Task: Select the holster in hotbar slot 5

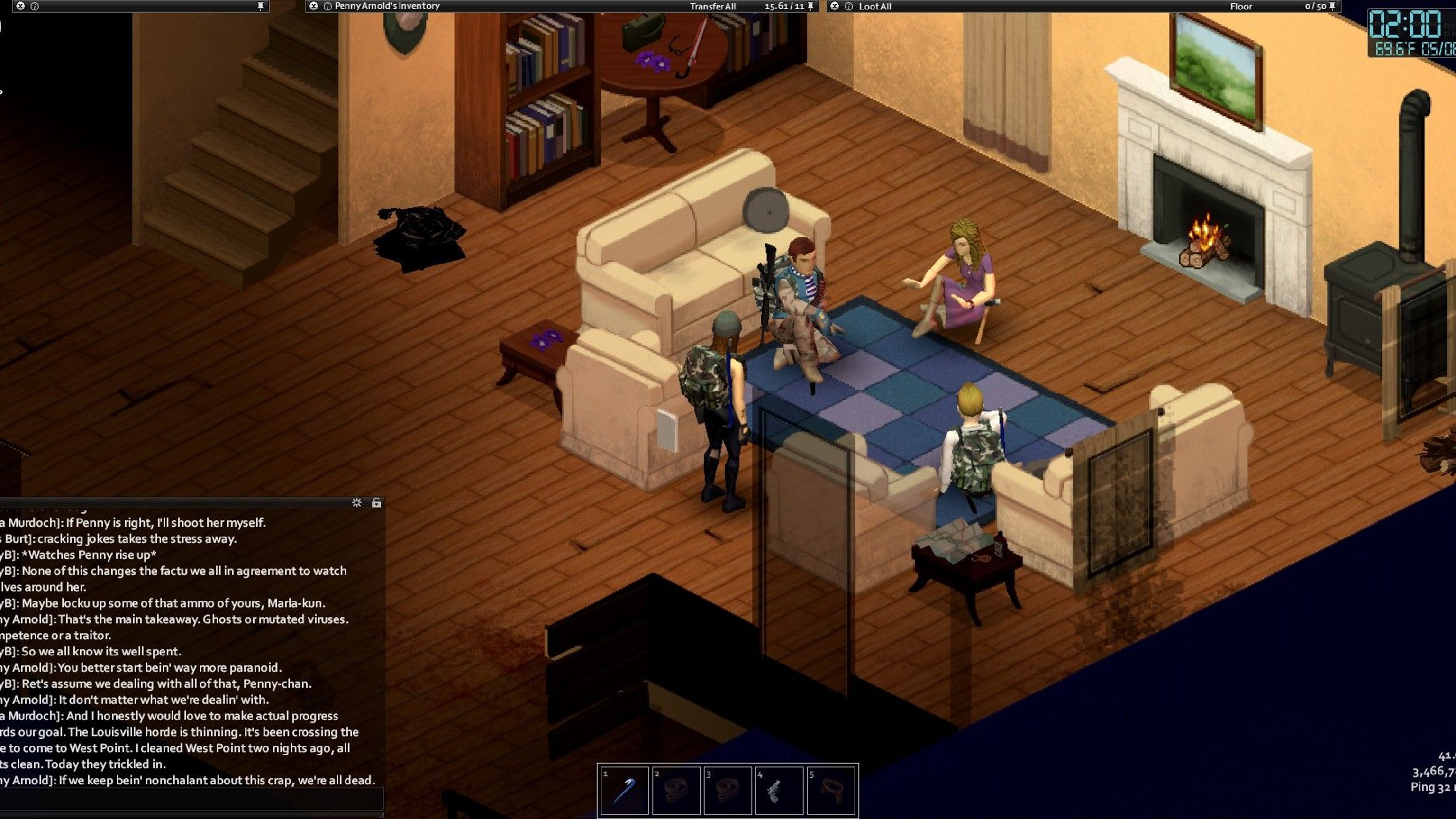Action: 831,790
